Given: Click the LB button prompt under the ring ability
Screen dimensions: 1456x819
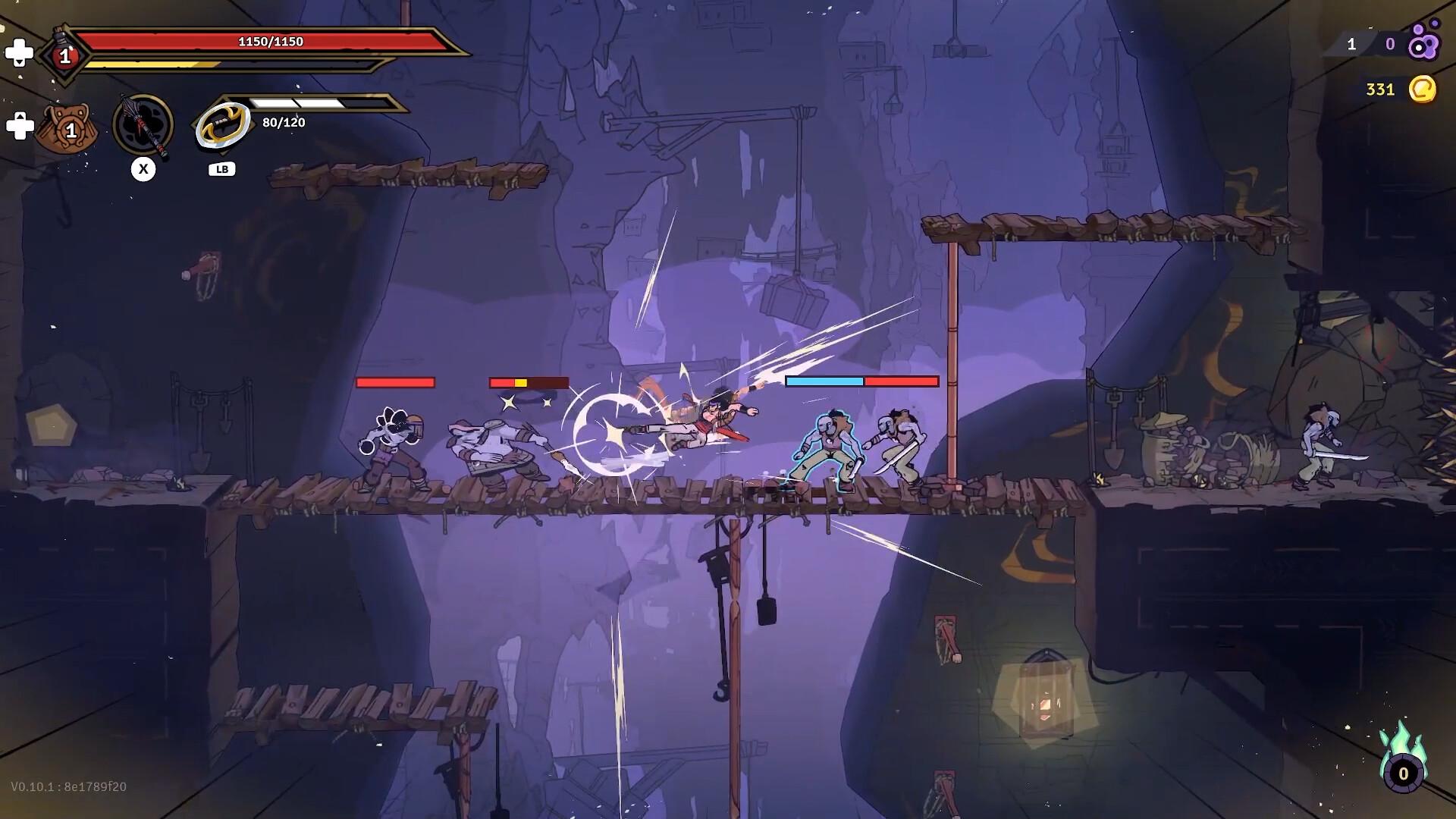Looking at the screenshot, I should 221,168.
